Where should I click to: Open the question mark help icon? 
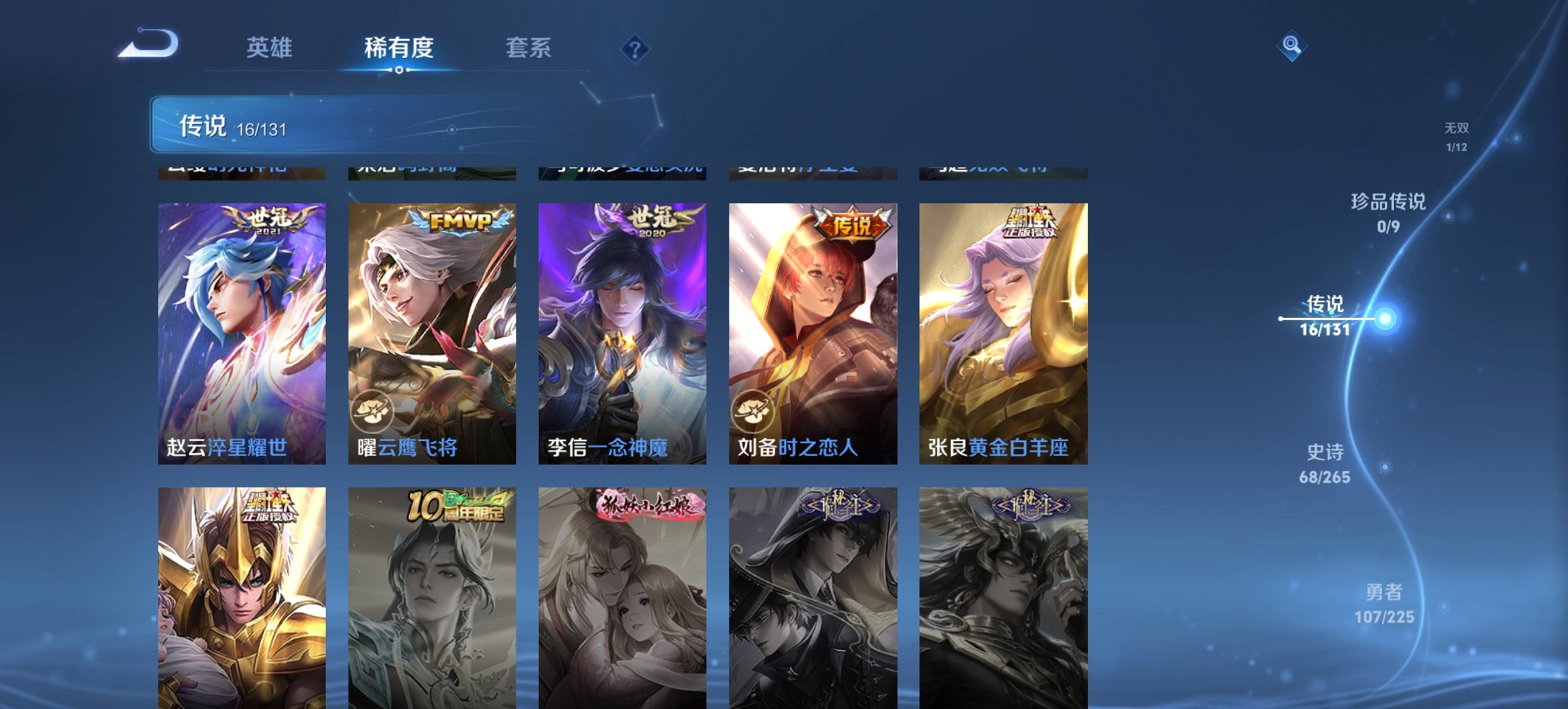pos(635,48)
